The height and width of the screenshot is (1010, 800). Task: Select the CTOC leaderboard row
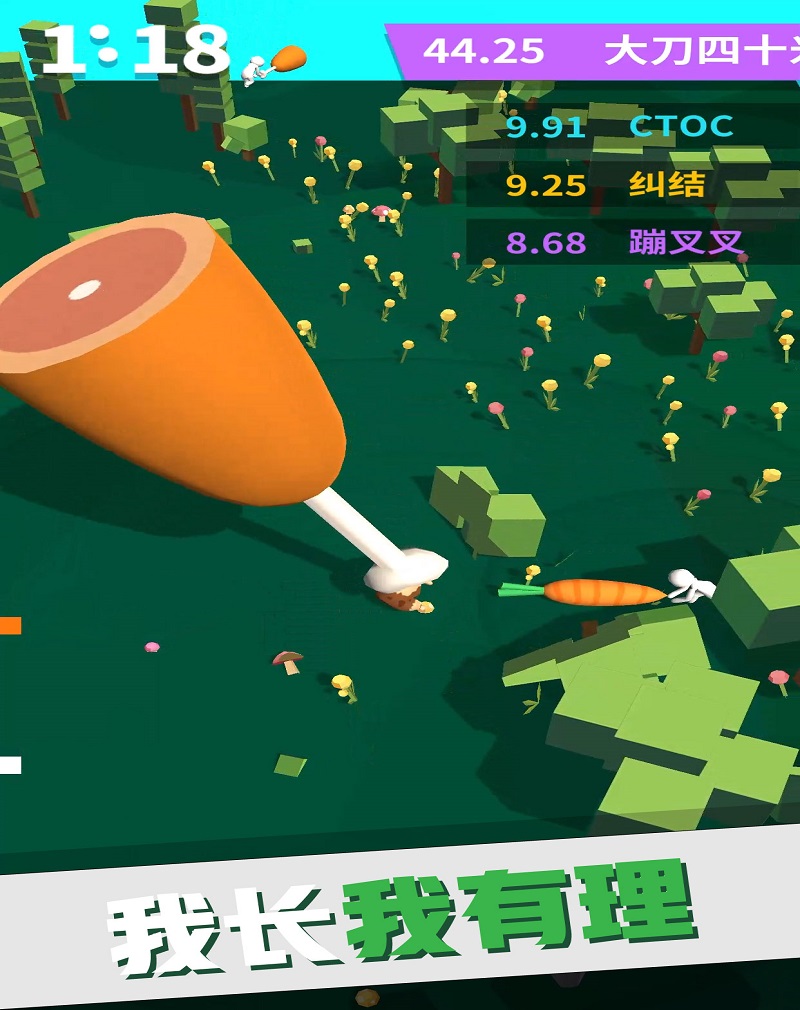point(630,127)
